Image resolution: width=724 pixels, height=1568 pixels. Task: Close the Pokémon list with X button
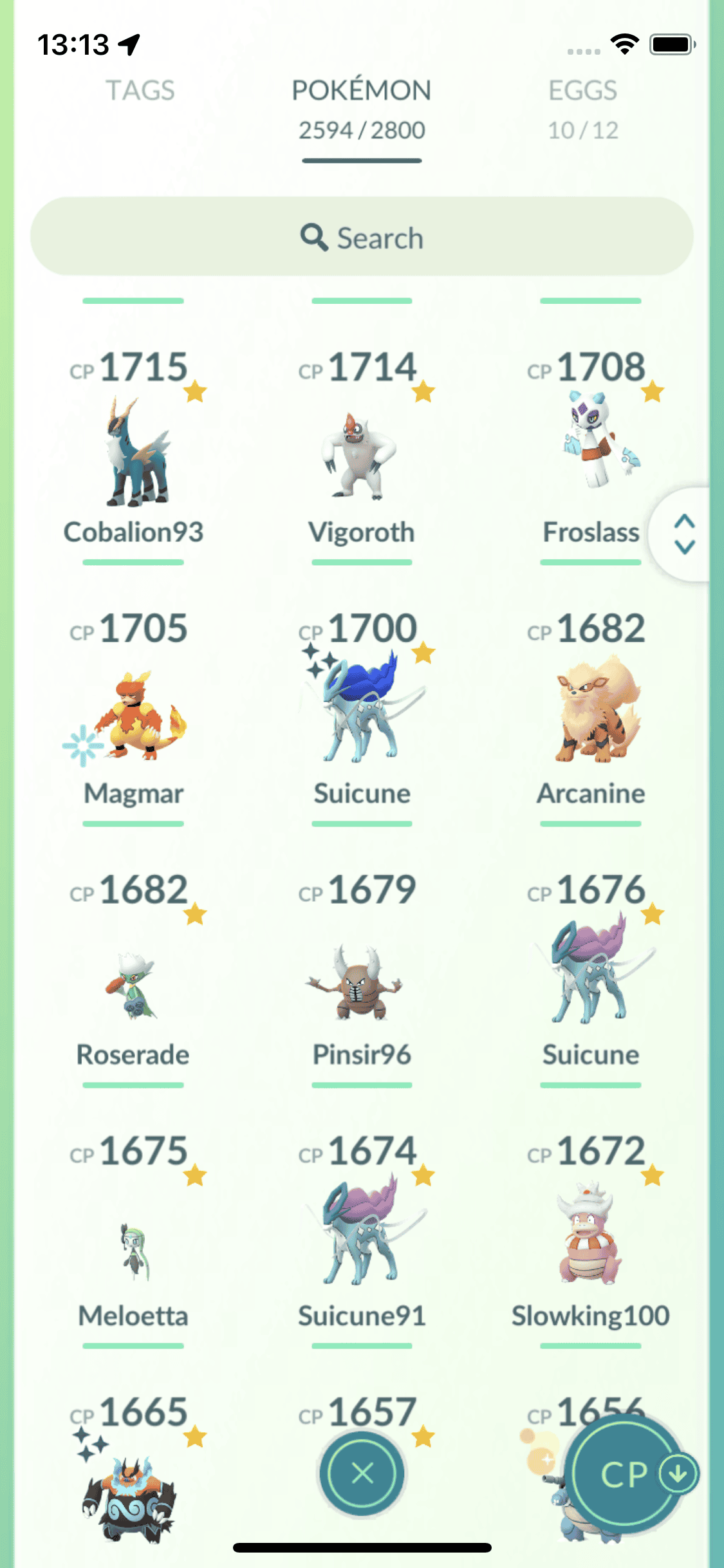[x=362, y=1473]
